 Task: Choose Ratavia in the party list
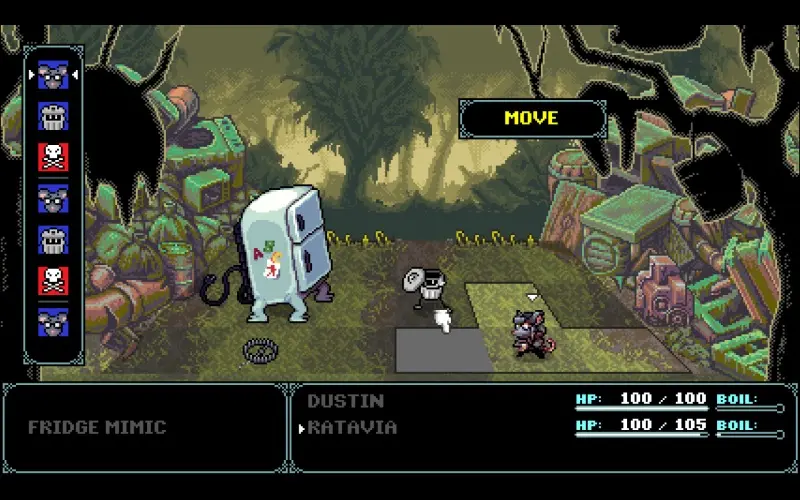(352, 427)
